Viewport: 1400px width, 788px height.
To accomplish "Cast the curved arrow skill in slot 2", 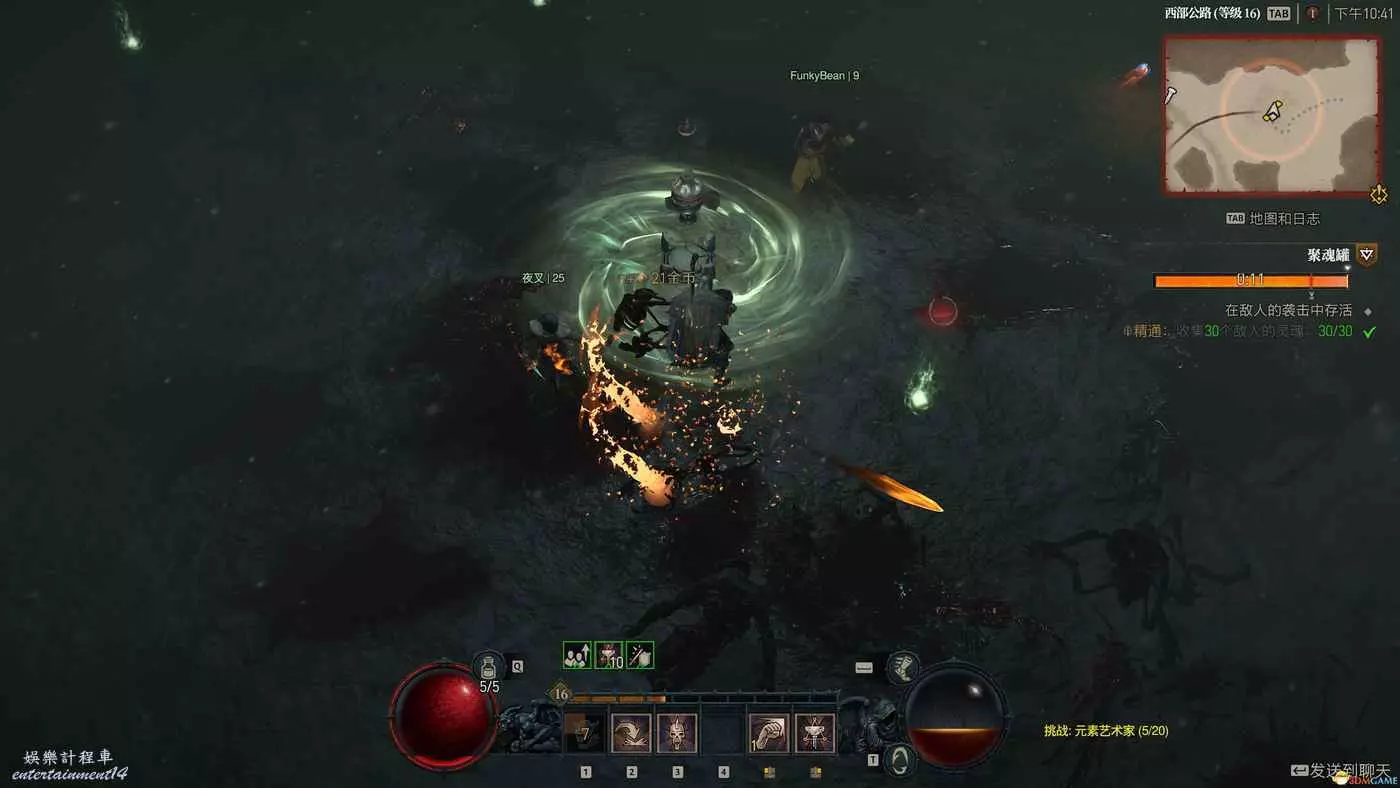I will coord(631,733).
